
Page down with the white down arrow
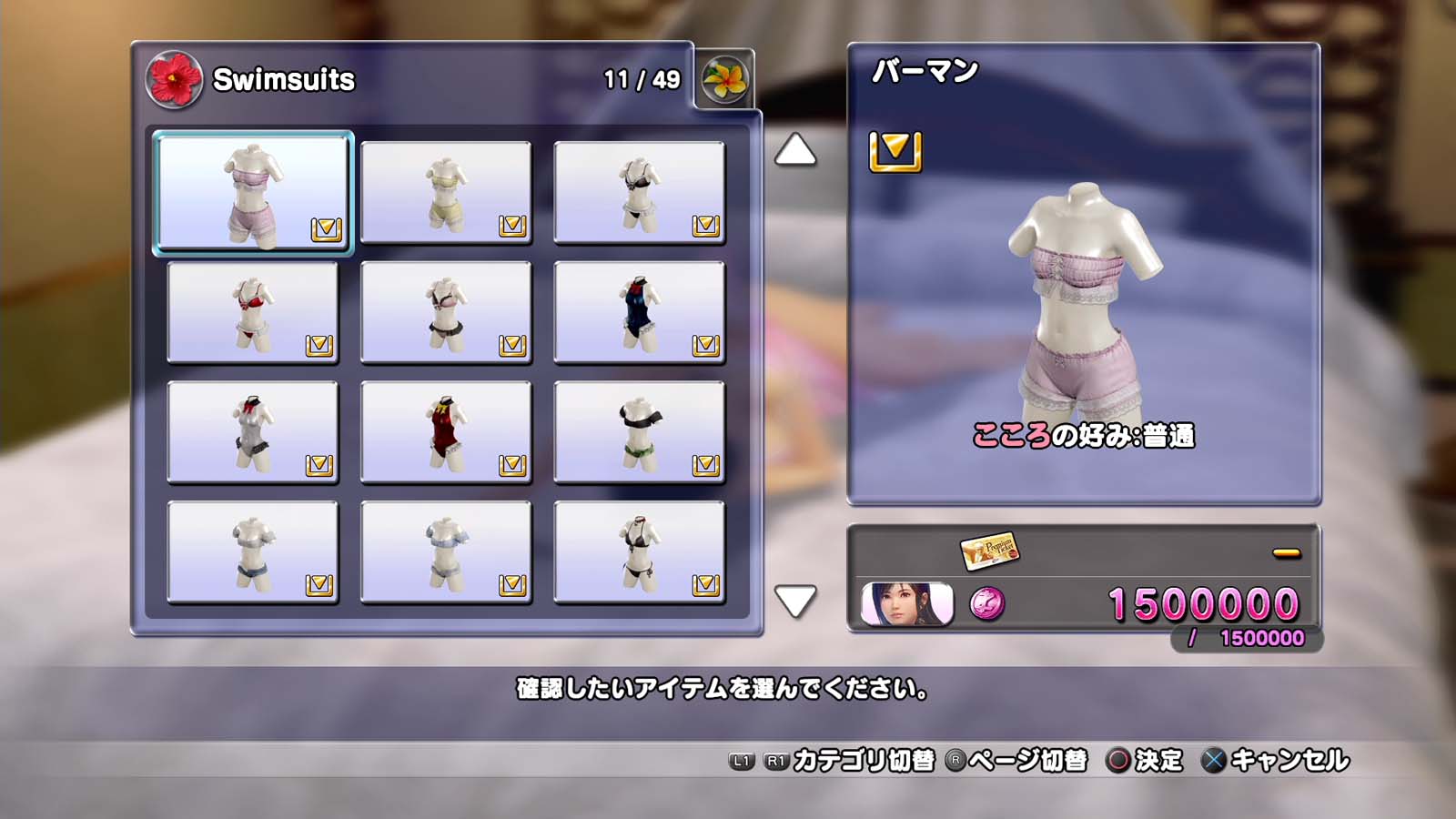click(795, 601)
